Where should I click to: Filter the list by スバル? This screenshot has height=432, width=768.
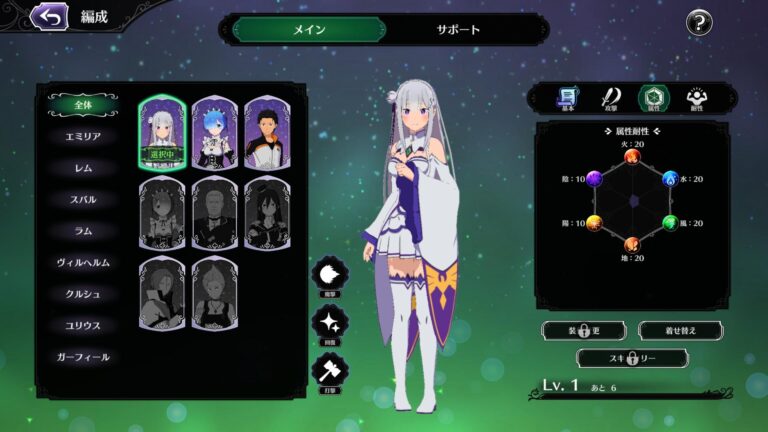83,199
